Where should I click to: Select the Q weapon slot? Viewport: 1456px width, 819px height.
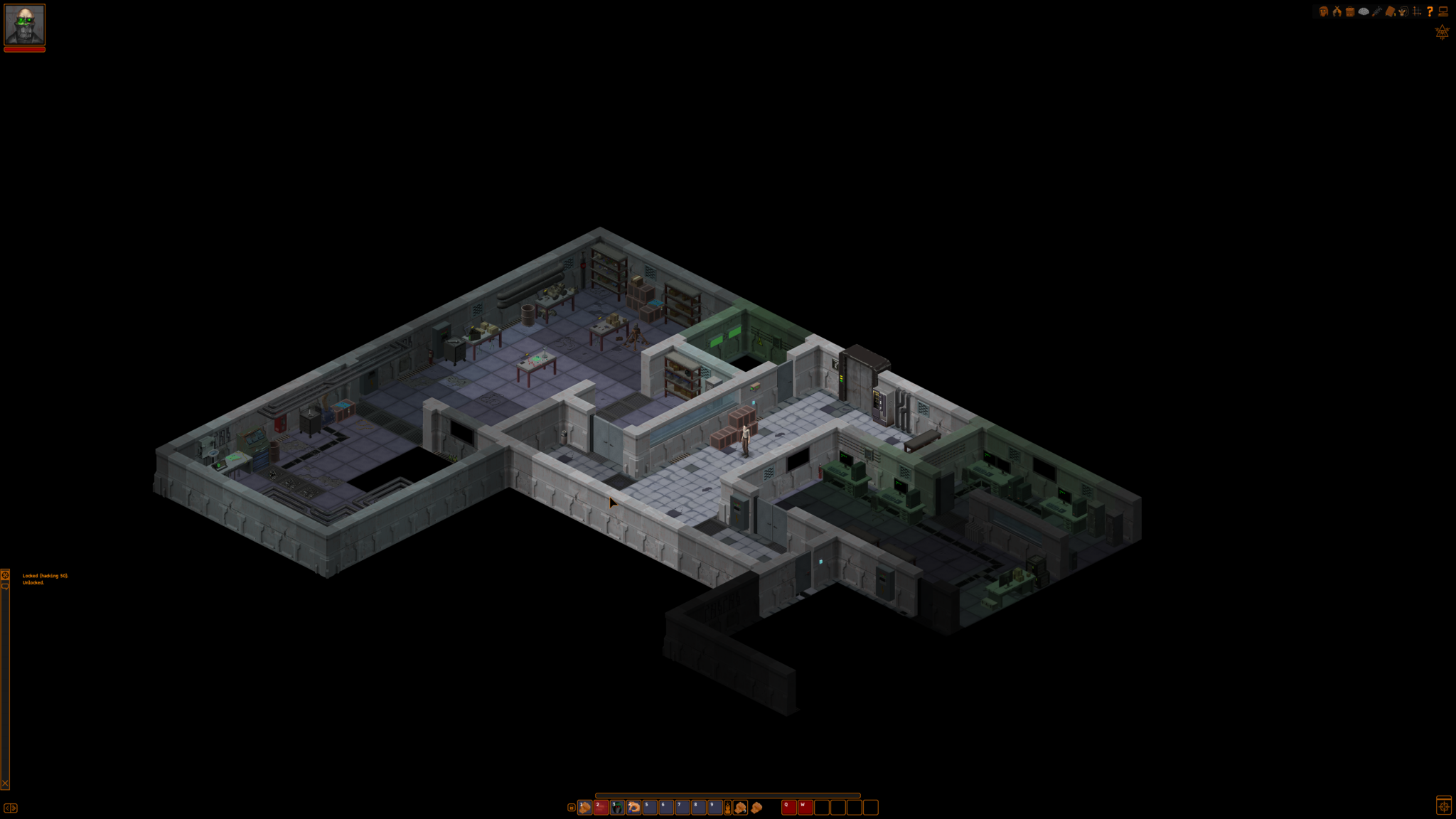click(786, 808)
